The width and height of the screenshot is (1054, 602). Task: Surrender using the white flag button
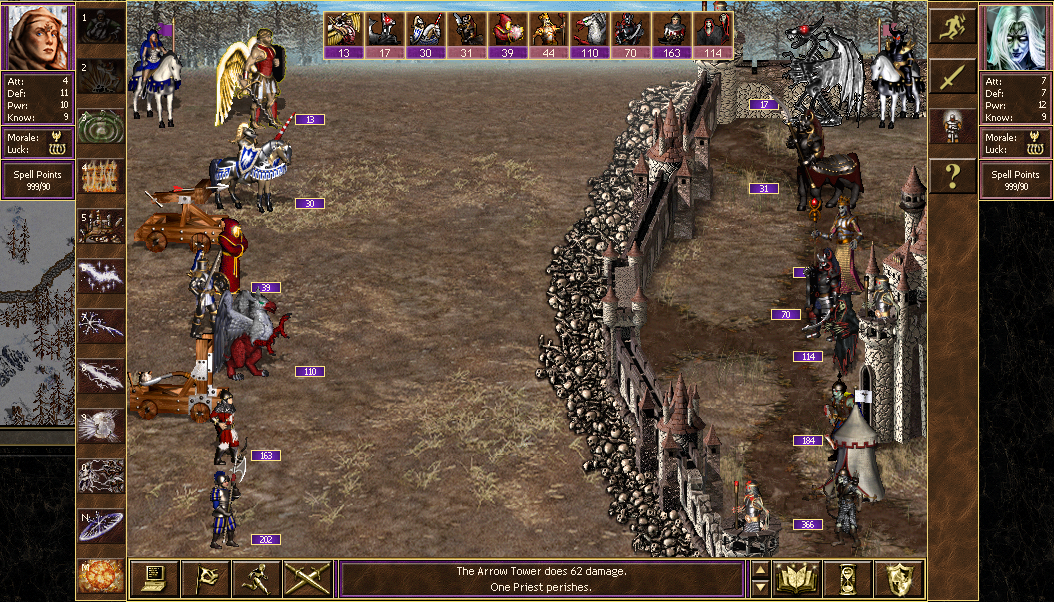pyautogui.click(x=205, y=578)
